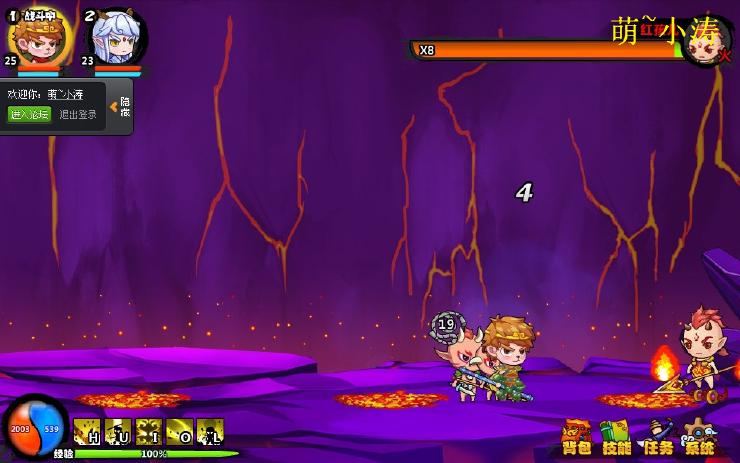The height and width of the screenshot is (463, 740).
Task: Open the 任务 quest menu
Action: (658, 437)
